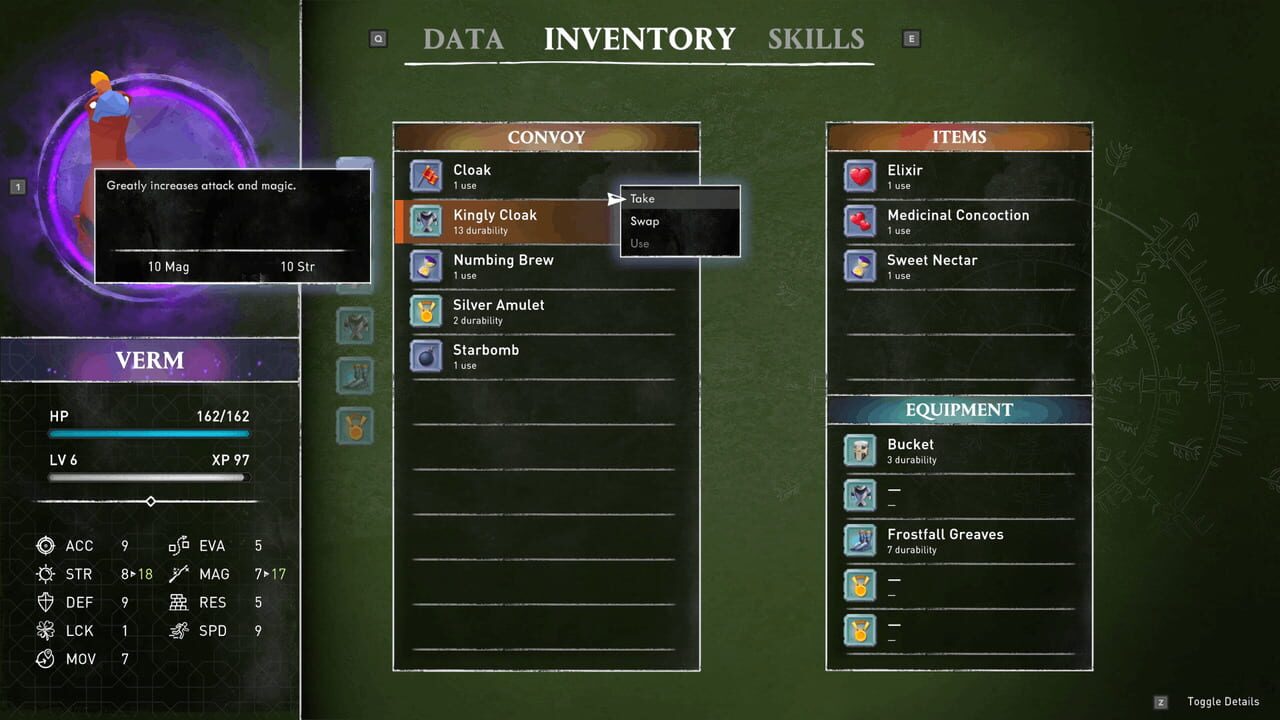1280x720 pixels.
Task: Select the medal slot icon beside the portrait
Action: 355,426
